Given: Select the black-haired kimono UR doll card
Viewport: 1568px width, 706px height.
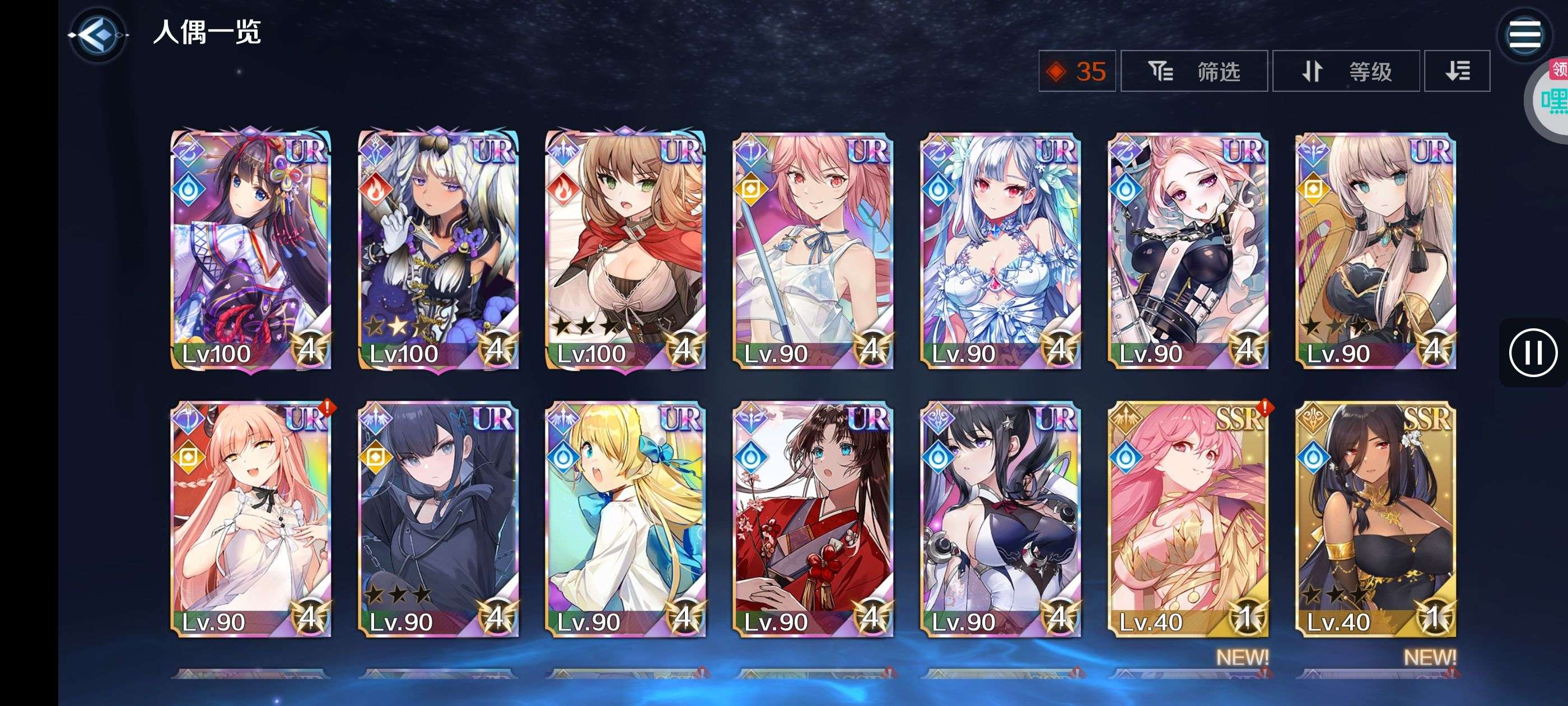Looking at the screenshot, I should pos(251,250).
